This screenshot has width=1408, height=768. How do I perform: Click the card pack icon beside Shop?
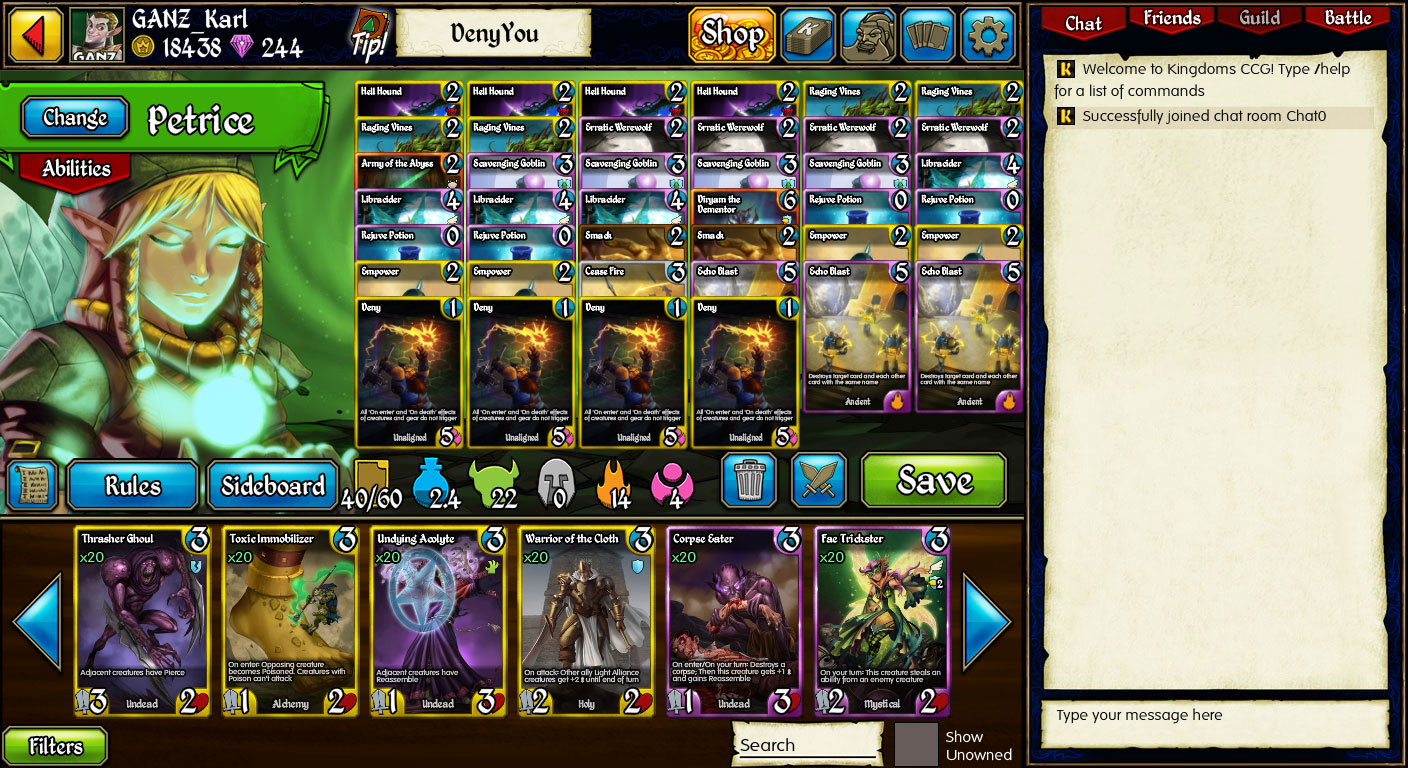click(x=808, y=34)
